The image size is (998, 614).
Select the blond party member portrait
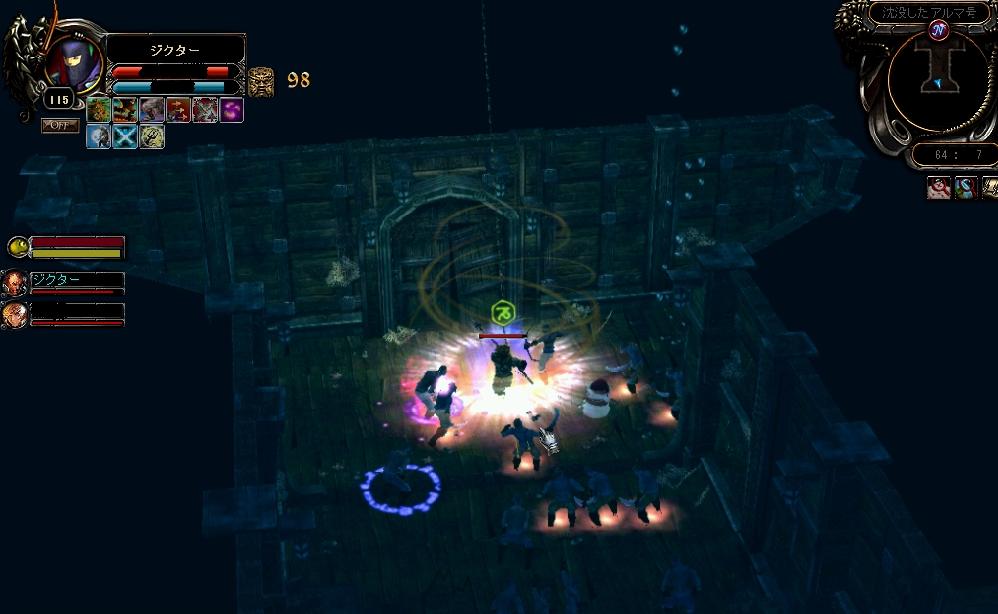click(x=14, y=314)
